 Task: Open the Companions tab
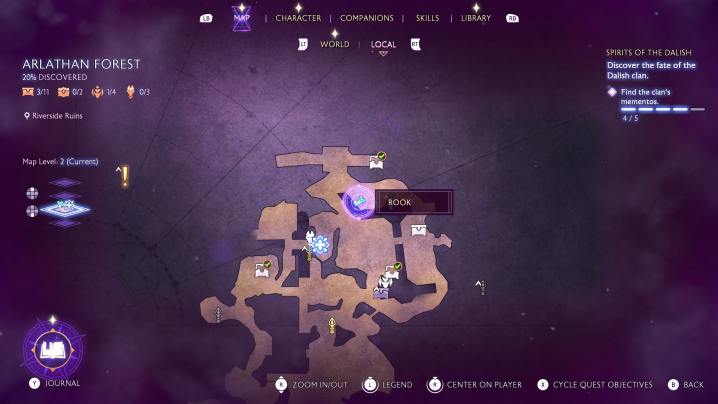pyautogui.click(x=366, y=18)
